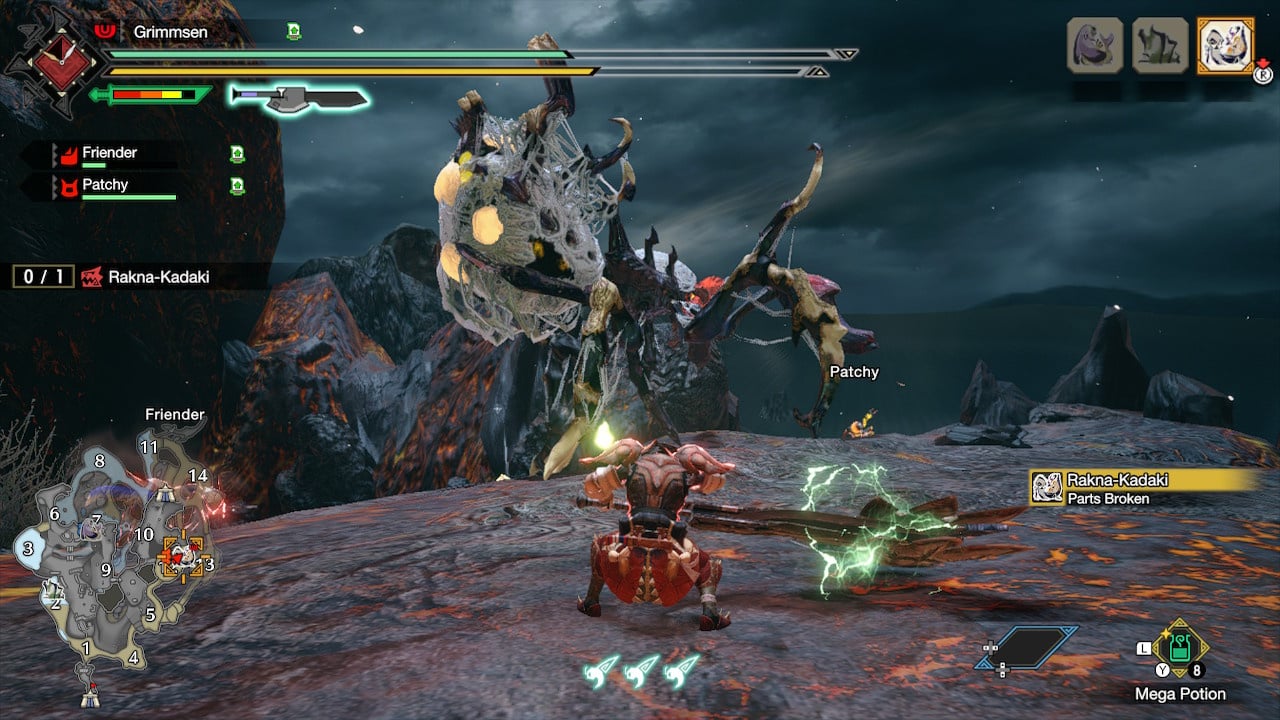Select the targeted monster marker on the minimap
Screen dimensions: 1280x720
pos(181,556)
